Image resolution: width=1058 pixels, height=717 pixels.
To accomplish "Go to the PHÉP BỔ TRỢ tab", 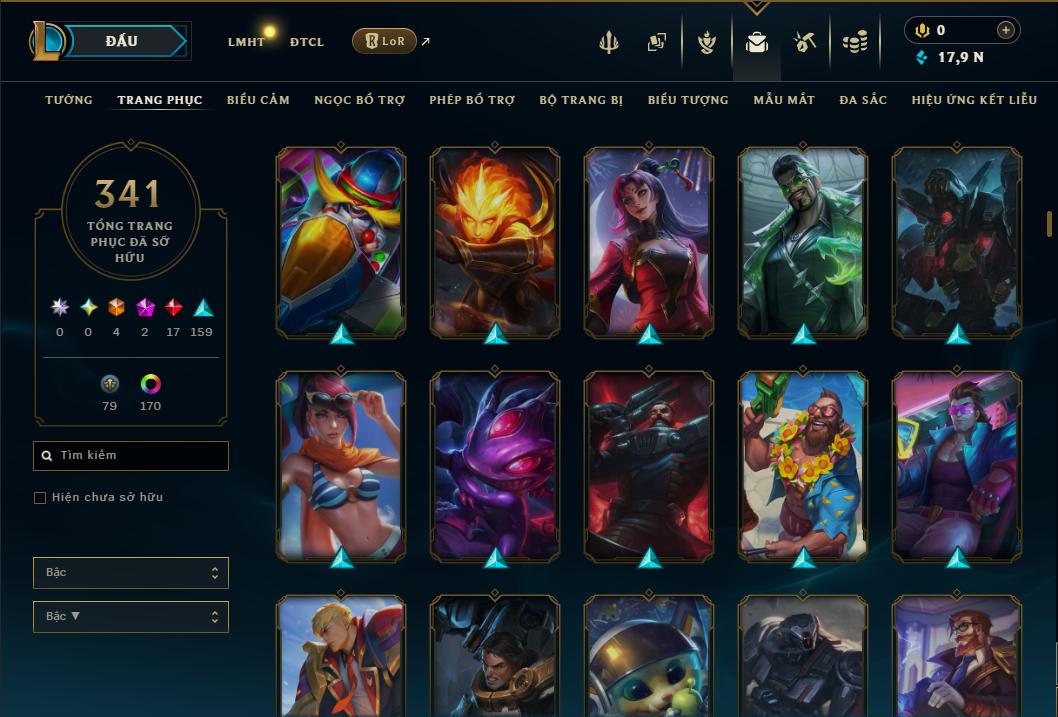I will [x=472, y=100].
